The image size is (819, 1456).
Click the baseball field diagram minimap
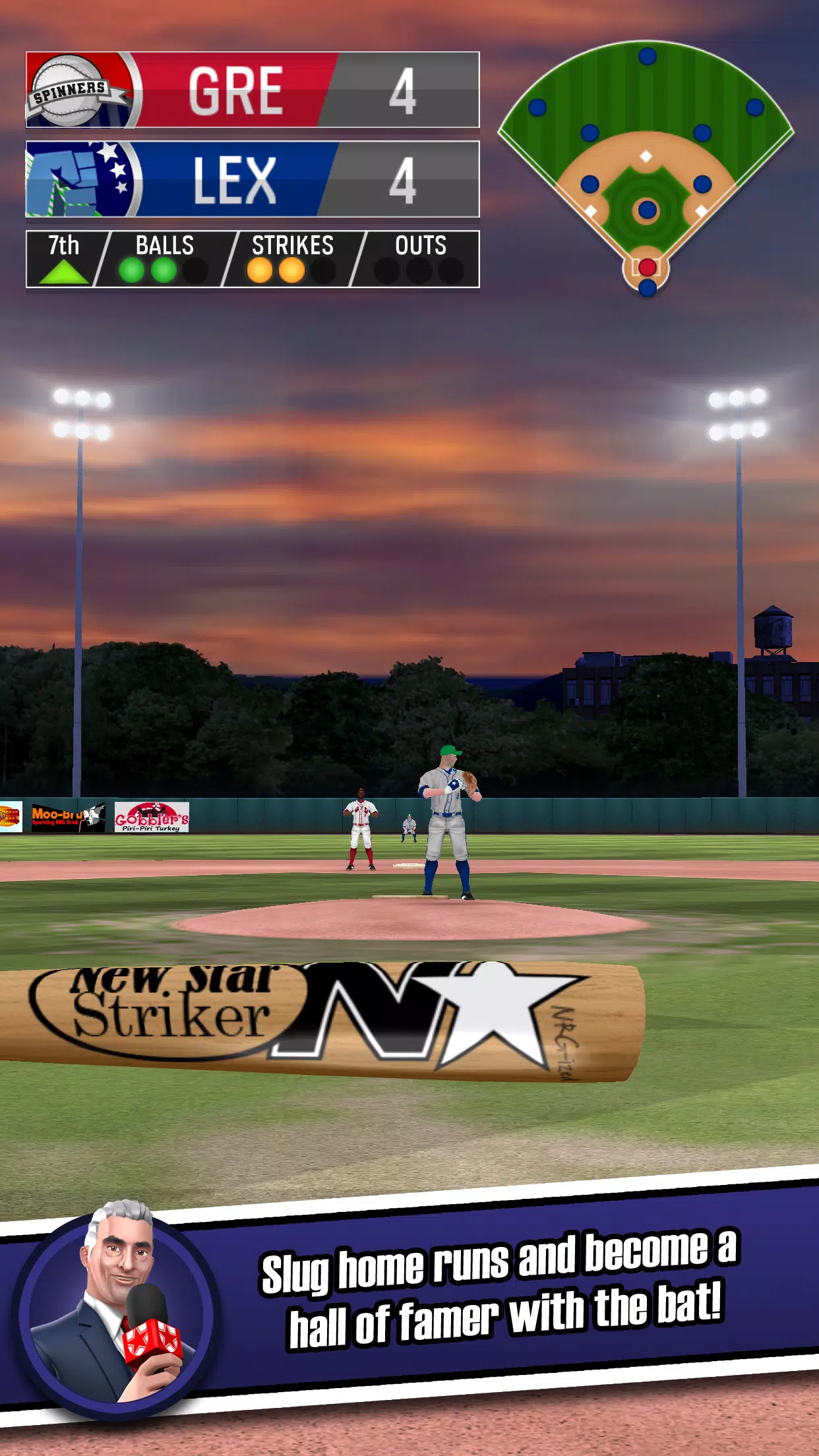coord(646,168)
